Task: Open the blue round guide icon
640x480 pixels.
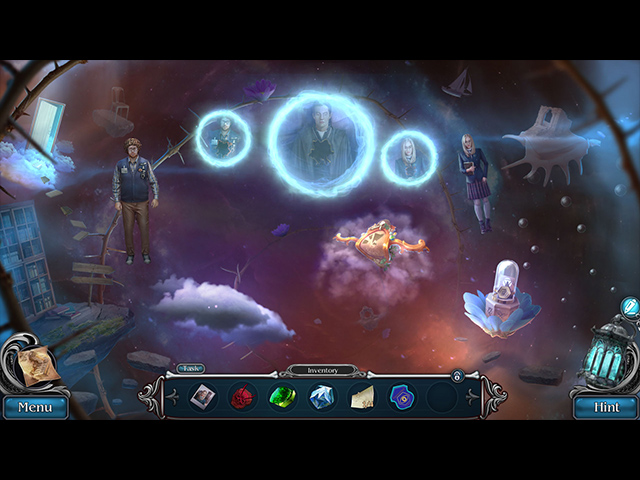Action: click(x=629, y=307)
